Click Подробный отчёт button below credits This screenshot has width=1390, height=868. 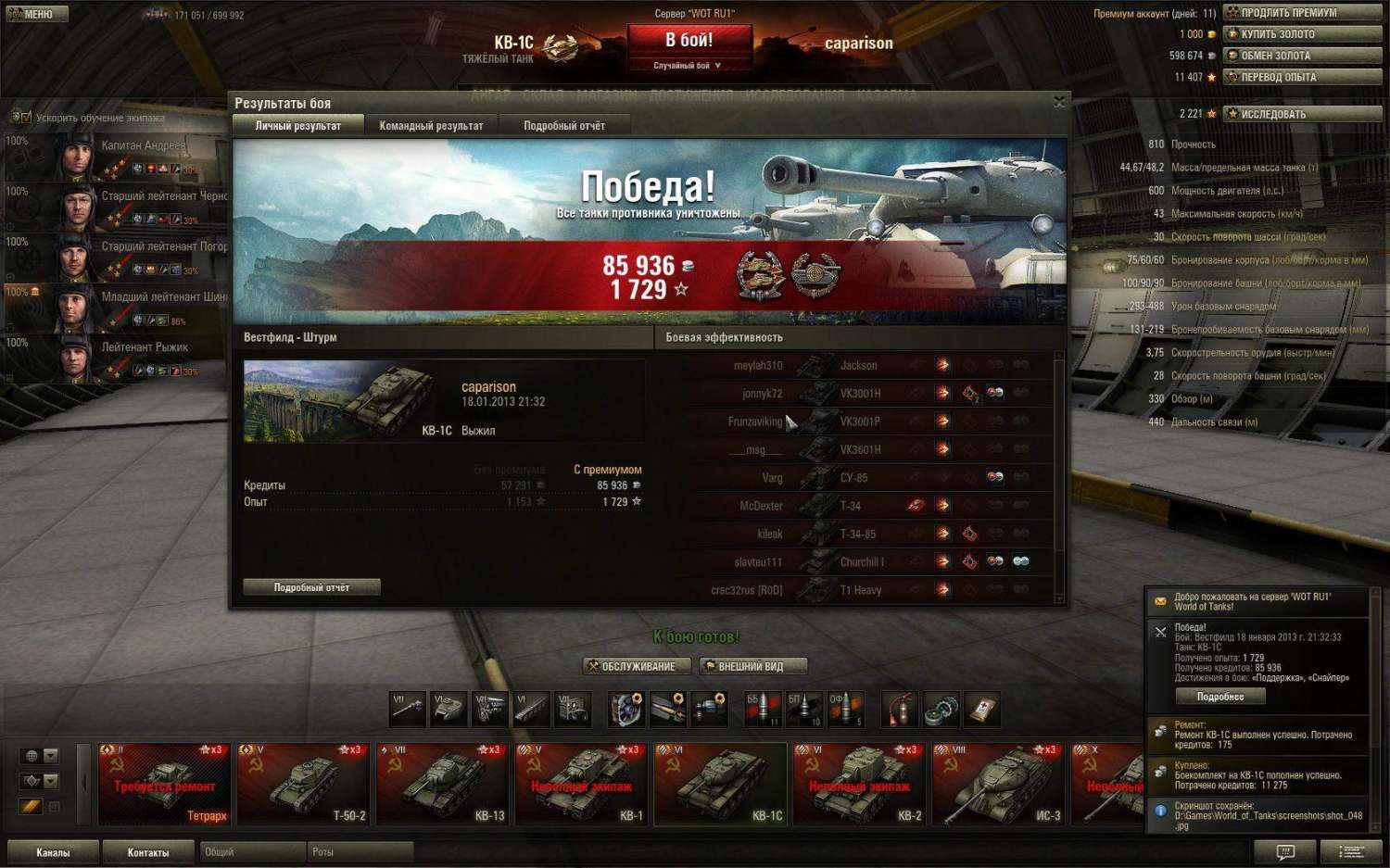click(x=311, y=587)
